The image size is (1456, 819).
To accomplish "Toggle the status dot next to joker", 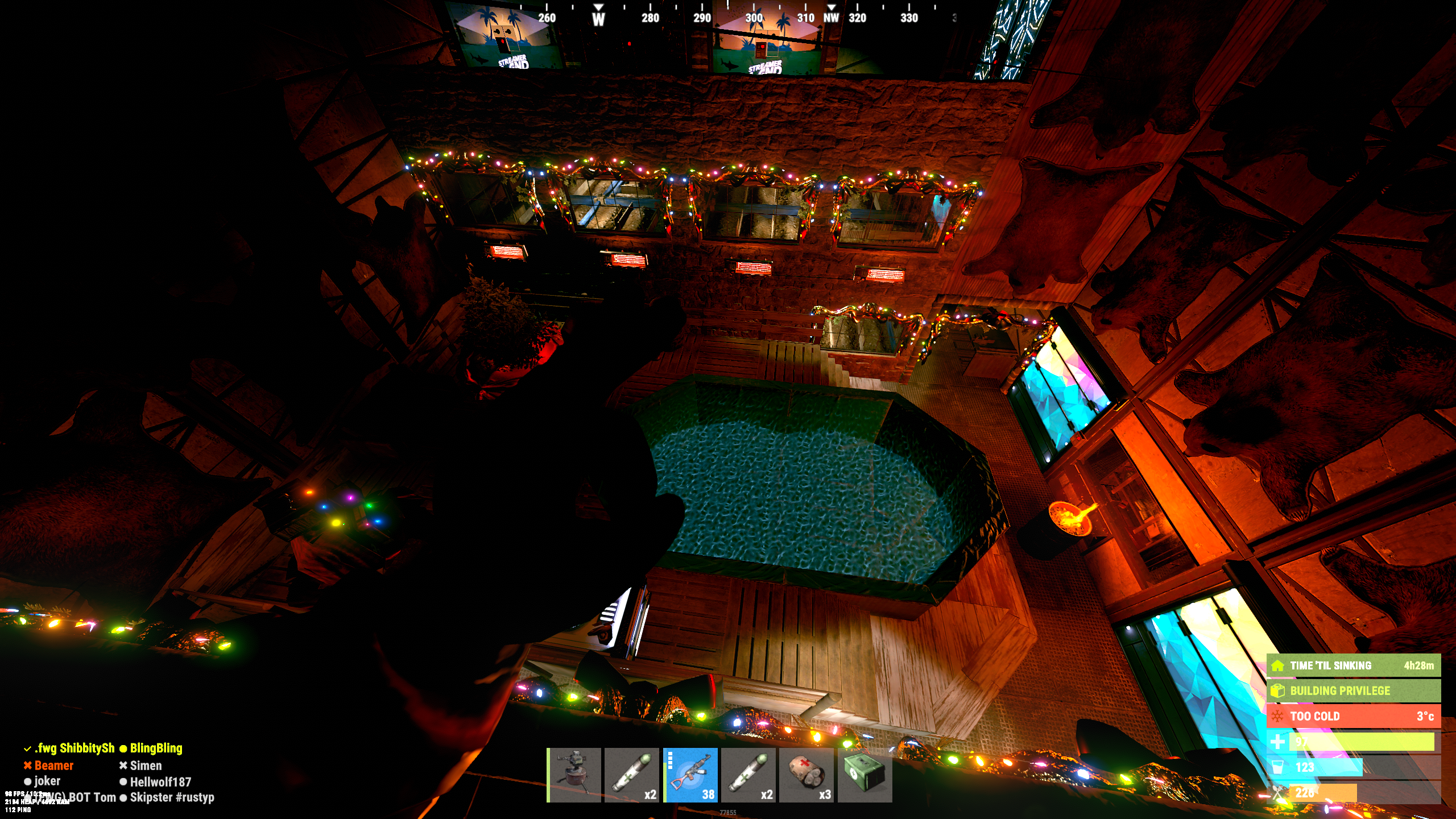I will click(x=27, y=782).
